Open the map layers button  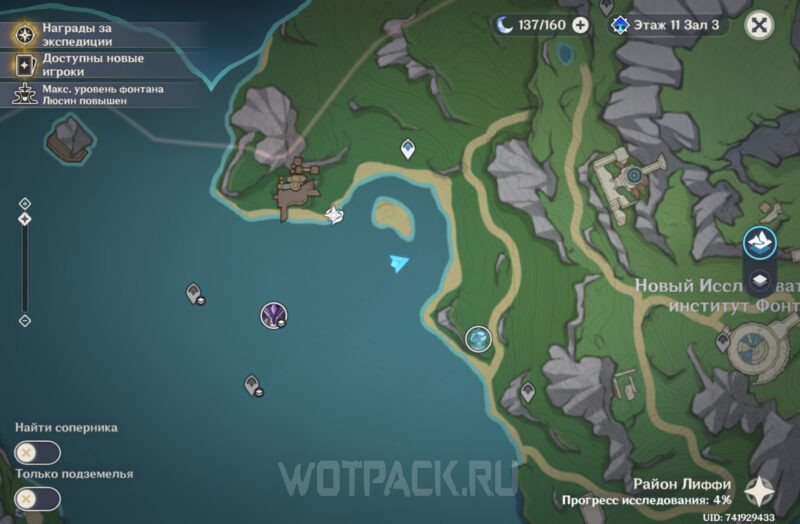point(760,281)
